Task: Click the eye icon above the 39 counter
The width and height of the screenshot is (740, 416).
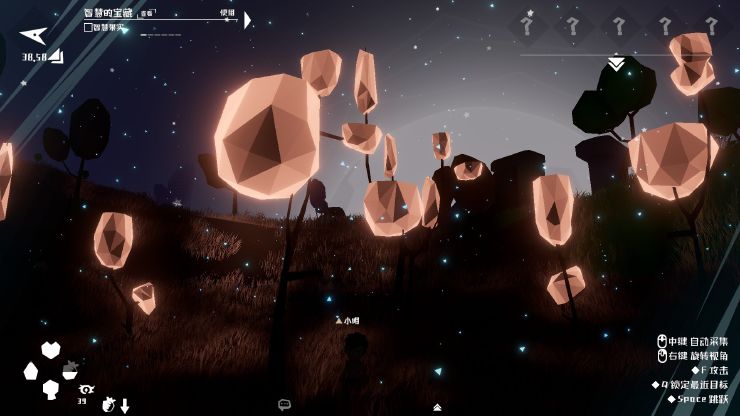Action: click(x=86, y=389)
